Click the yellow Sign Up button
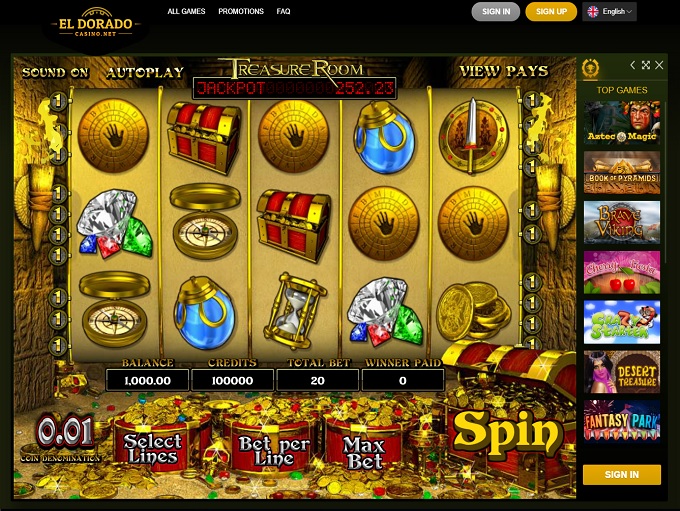 click(x=551, y=12)
